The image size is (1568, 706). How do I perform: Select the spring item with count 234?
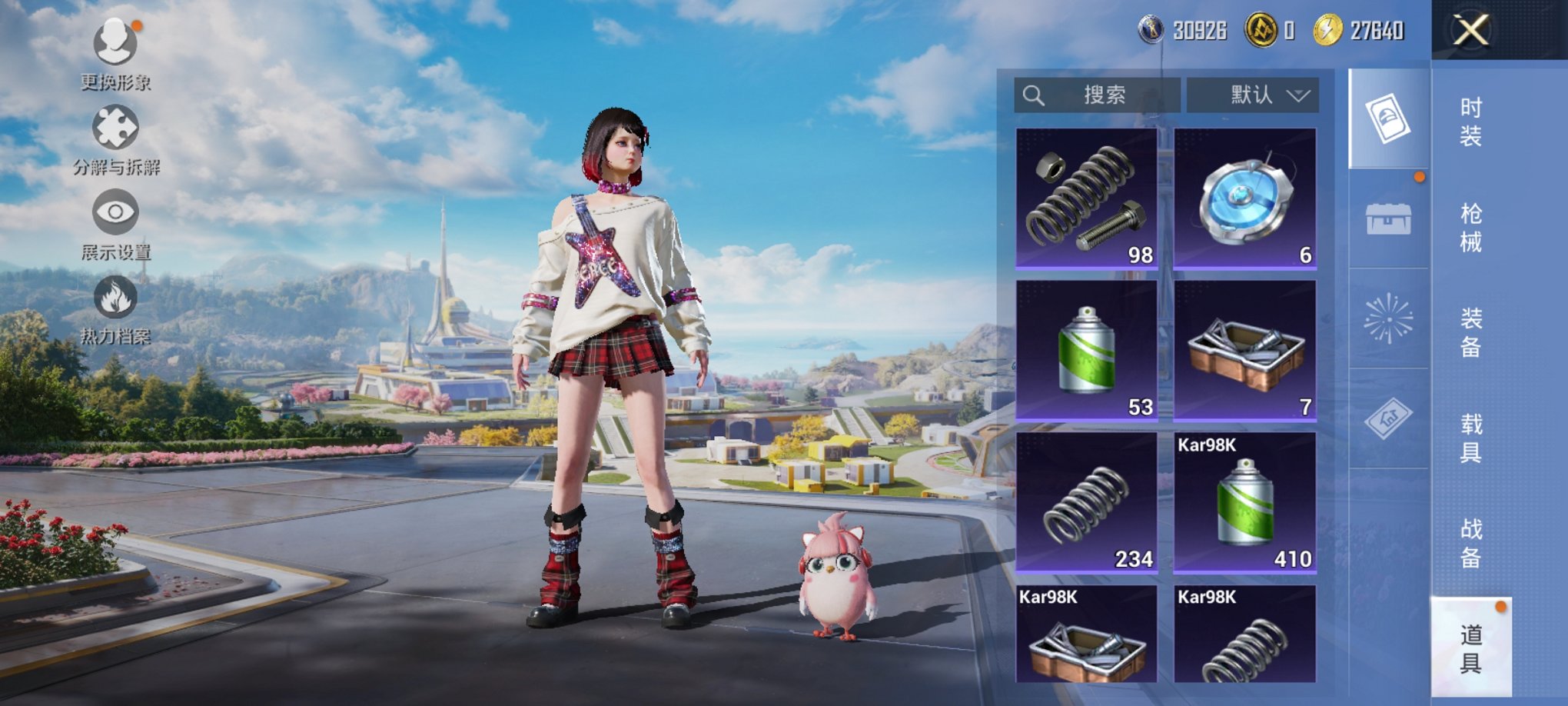(x=1086, y=502)
